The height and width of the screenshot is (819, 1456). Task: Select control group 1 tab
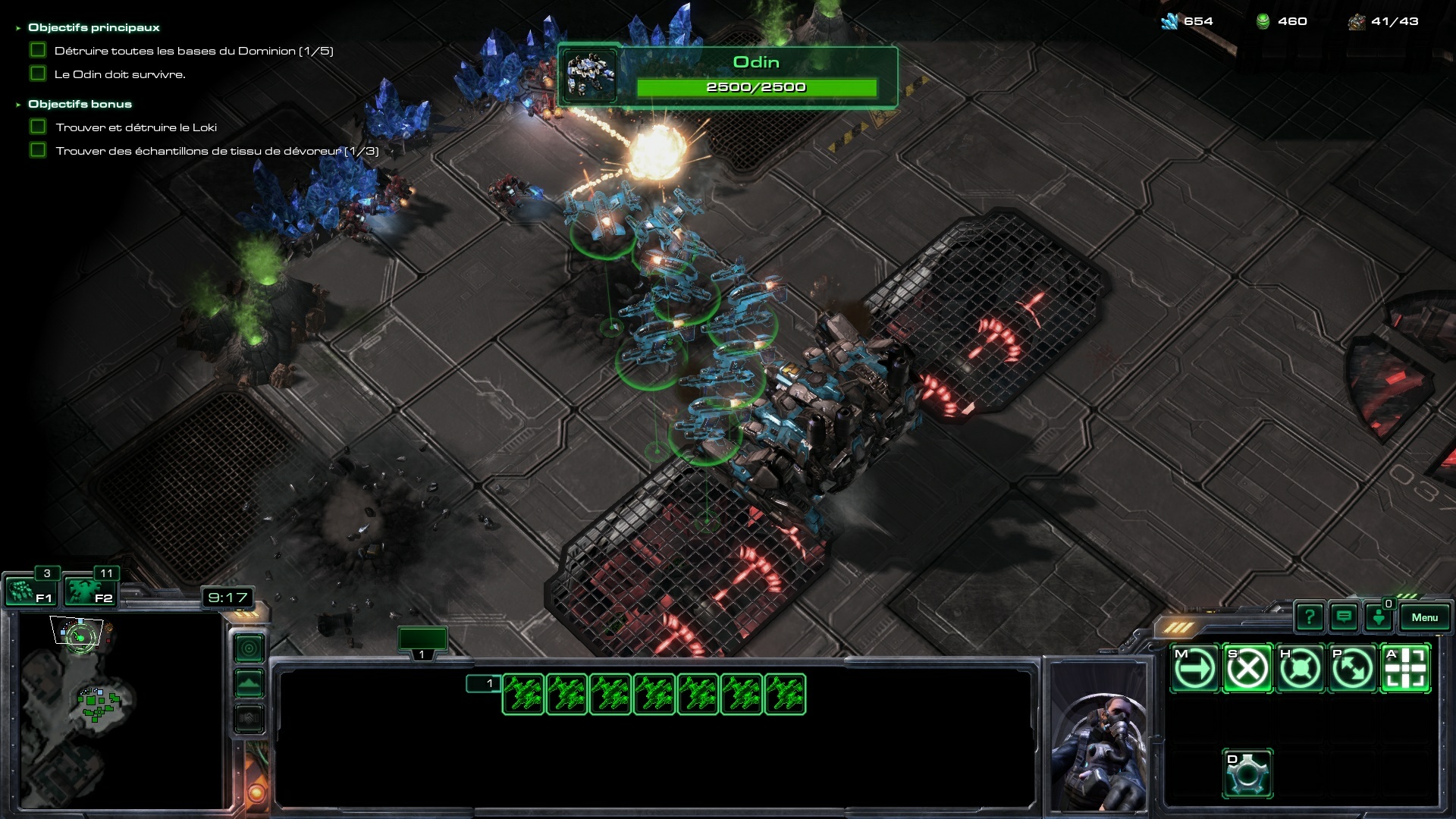click(x=422, y=641)
